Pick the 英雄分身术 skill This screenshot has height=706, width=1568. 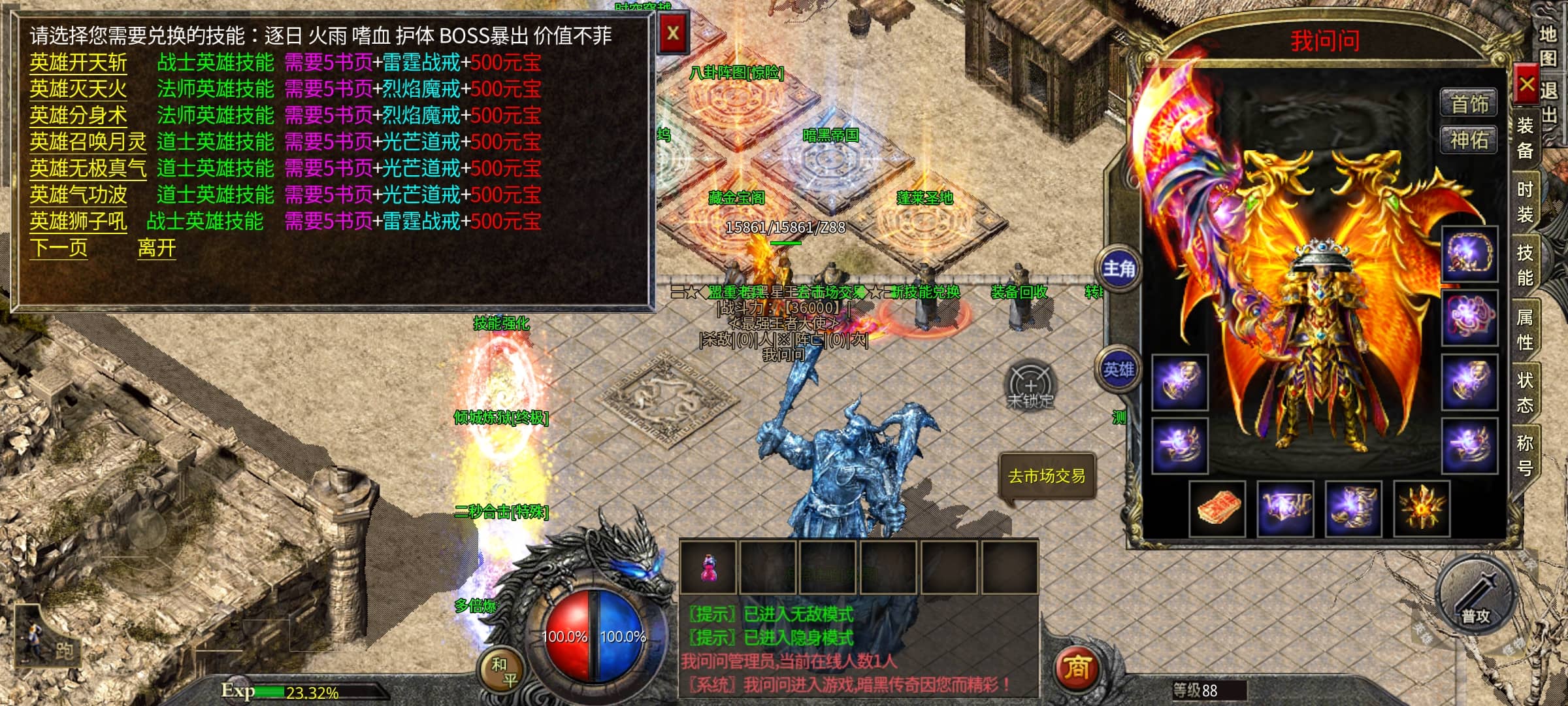(78, 116)
